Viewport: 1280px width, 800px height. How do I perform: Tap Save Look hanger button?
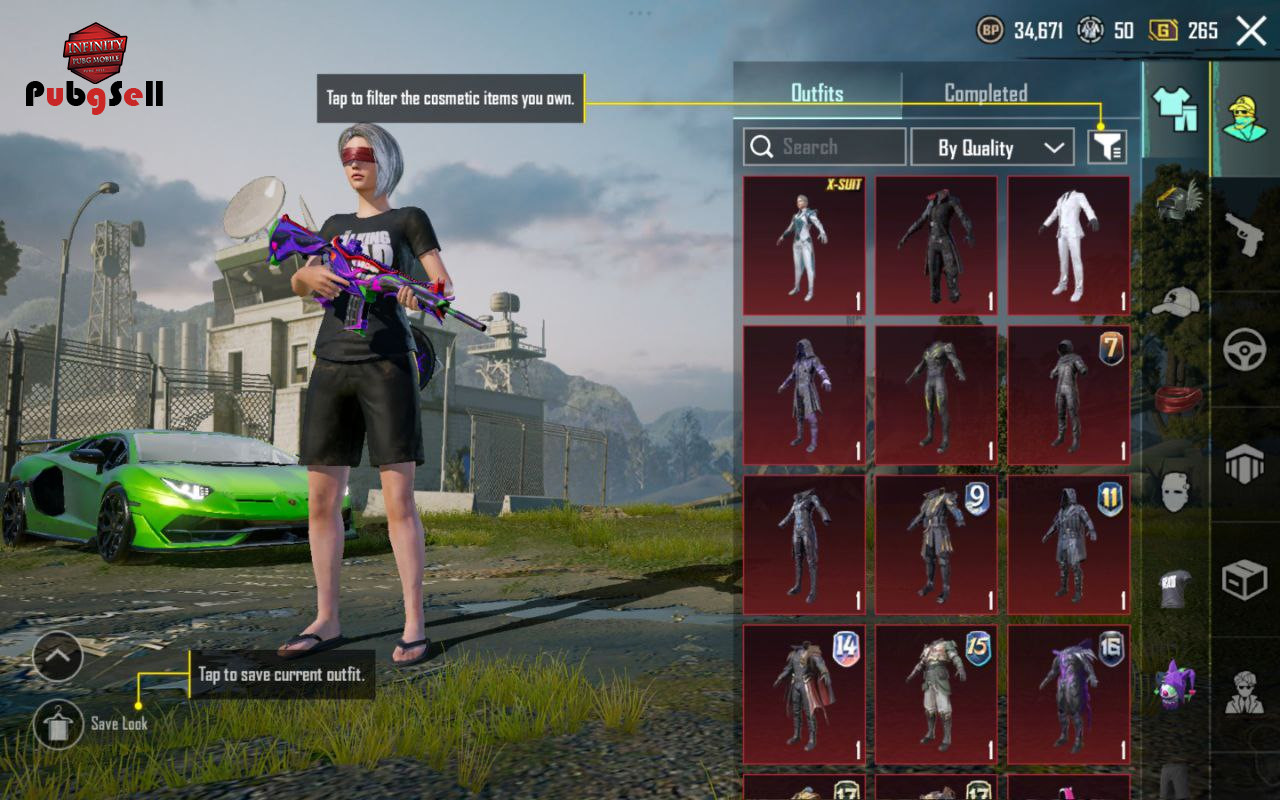[58, 724]
